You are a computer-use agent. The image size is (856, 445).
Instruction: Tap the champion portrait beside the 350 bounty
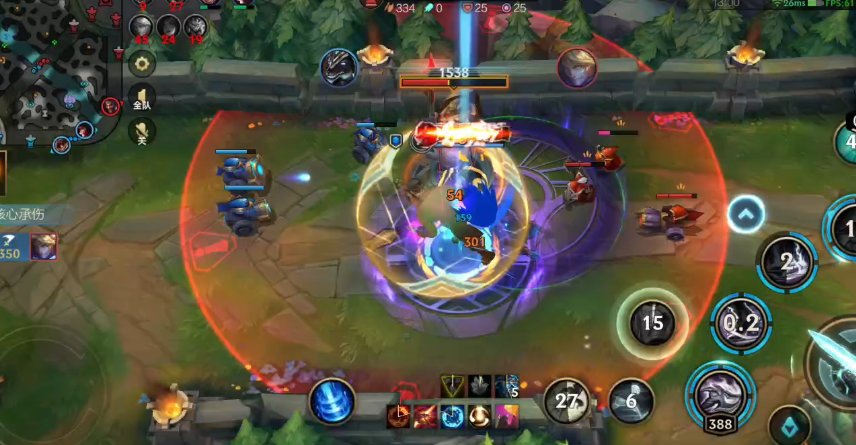(x=43, y=245)
